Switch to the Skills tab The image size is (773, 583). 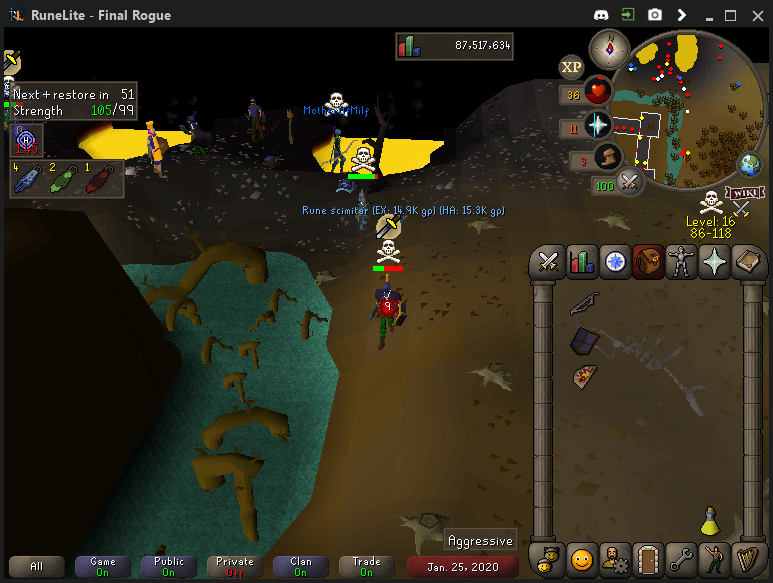(x=581, y=262)
